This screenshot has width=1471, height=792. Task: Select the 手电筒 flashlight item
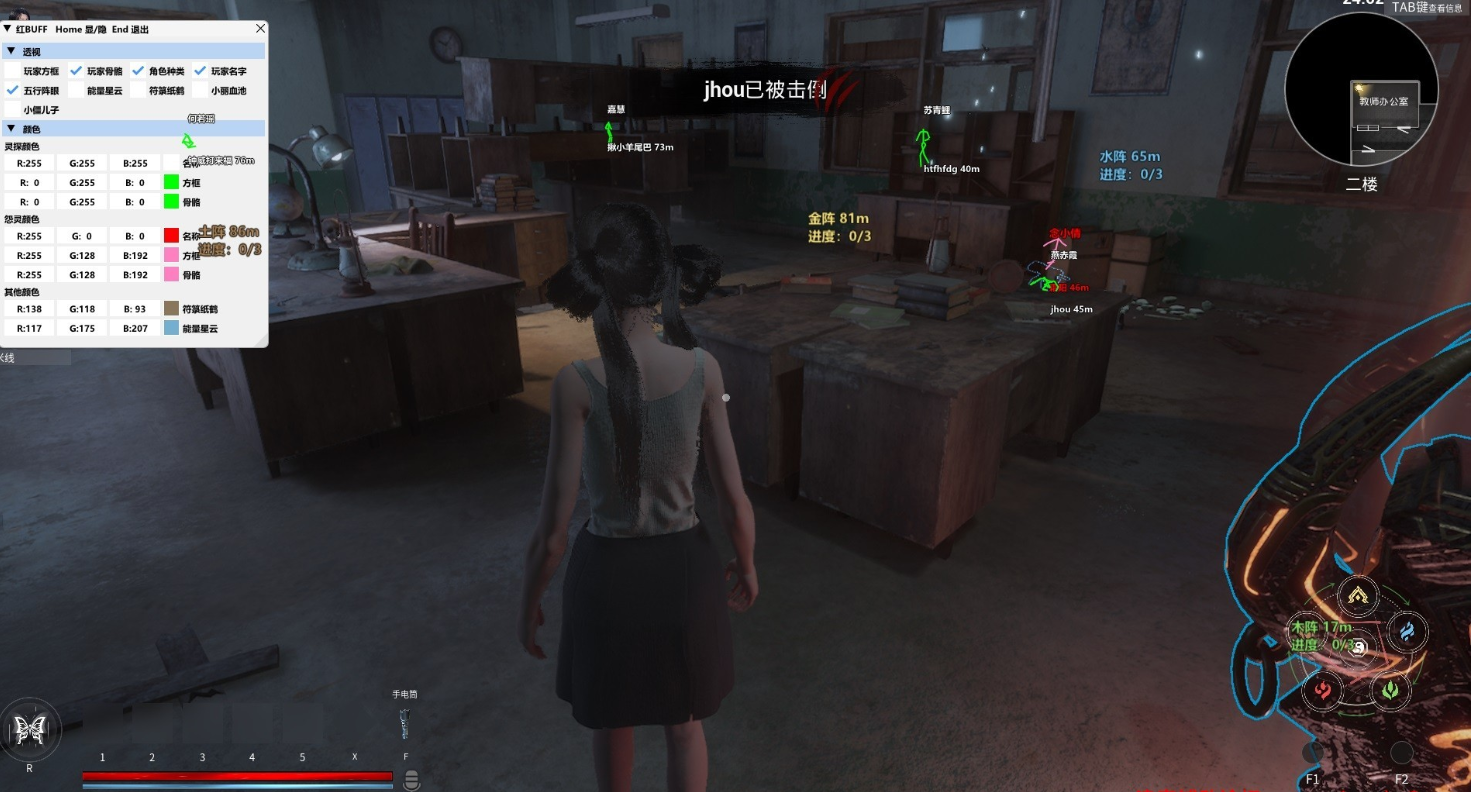pyautogui.click(x=405, y=722)
